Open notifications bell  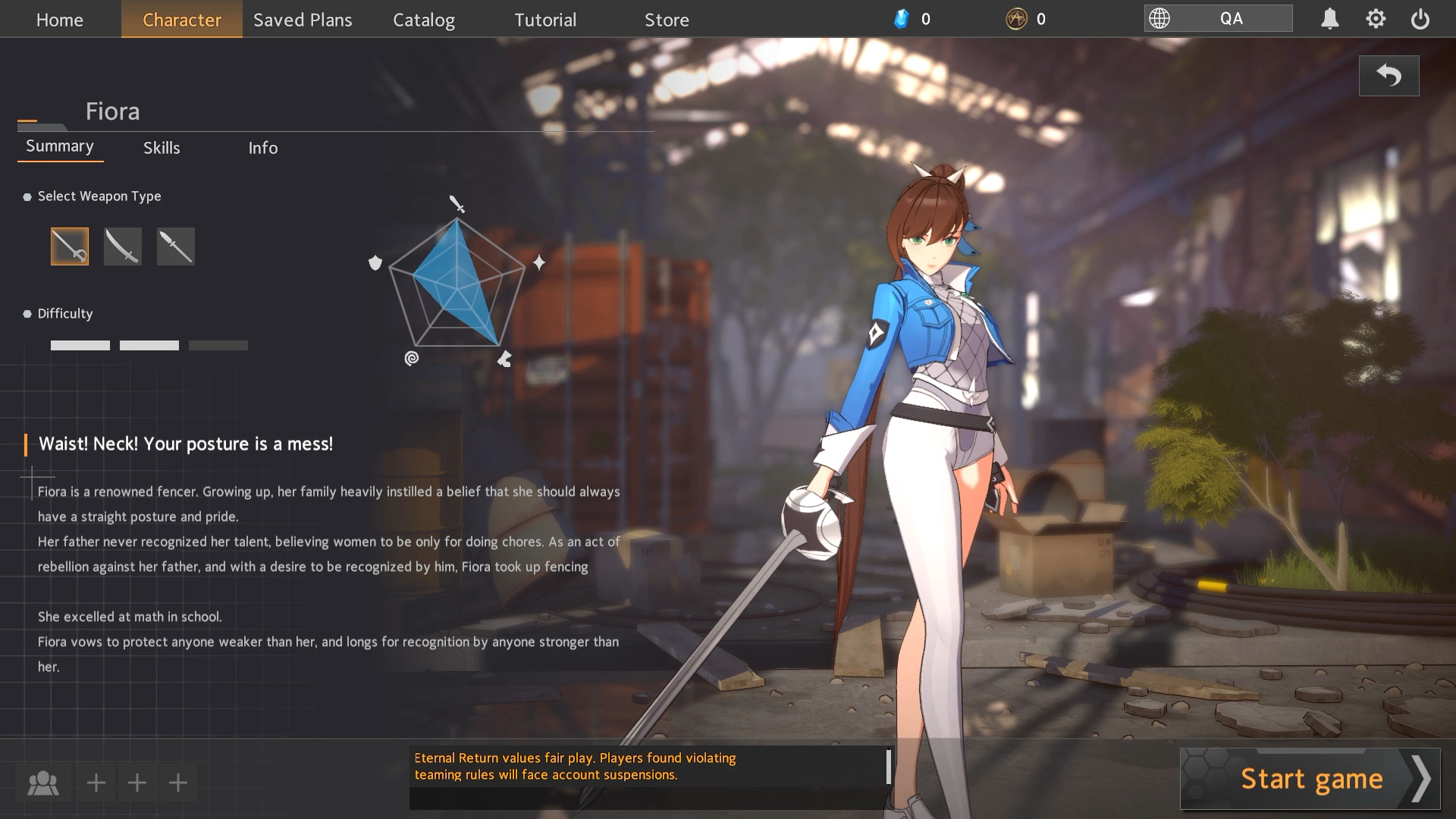coord(1329,19)
